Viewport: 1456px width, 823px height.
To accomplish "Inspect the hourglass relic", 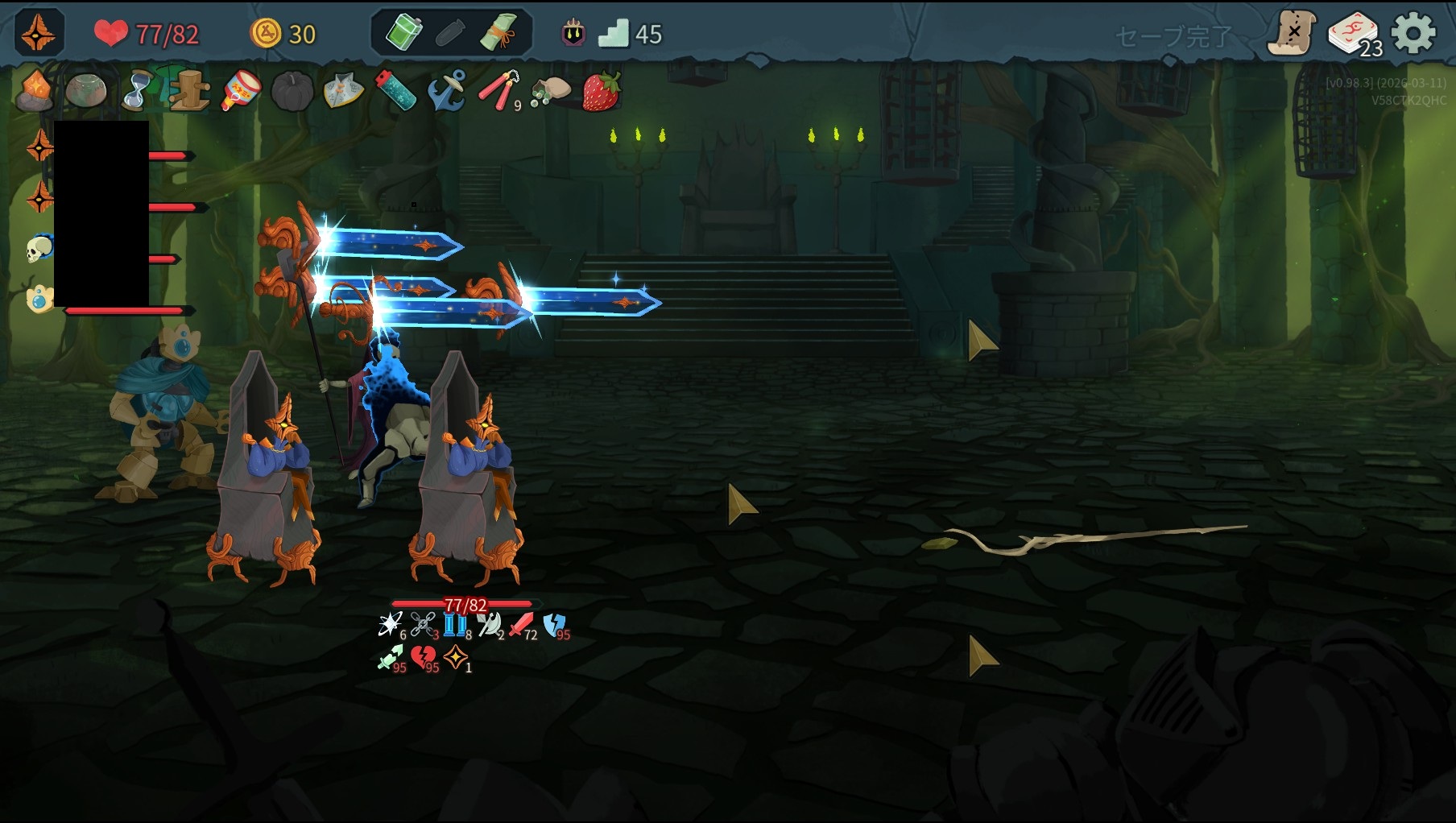I will click(138, 90).
